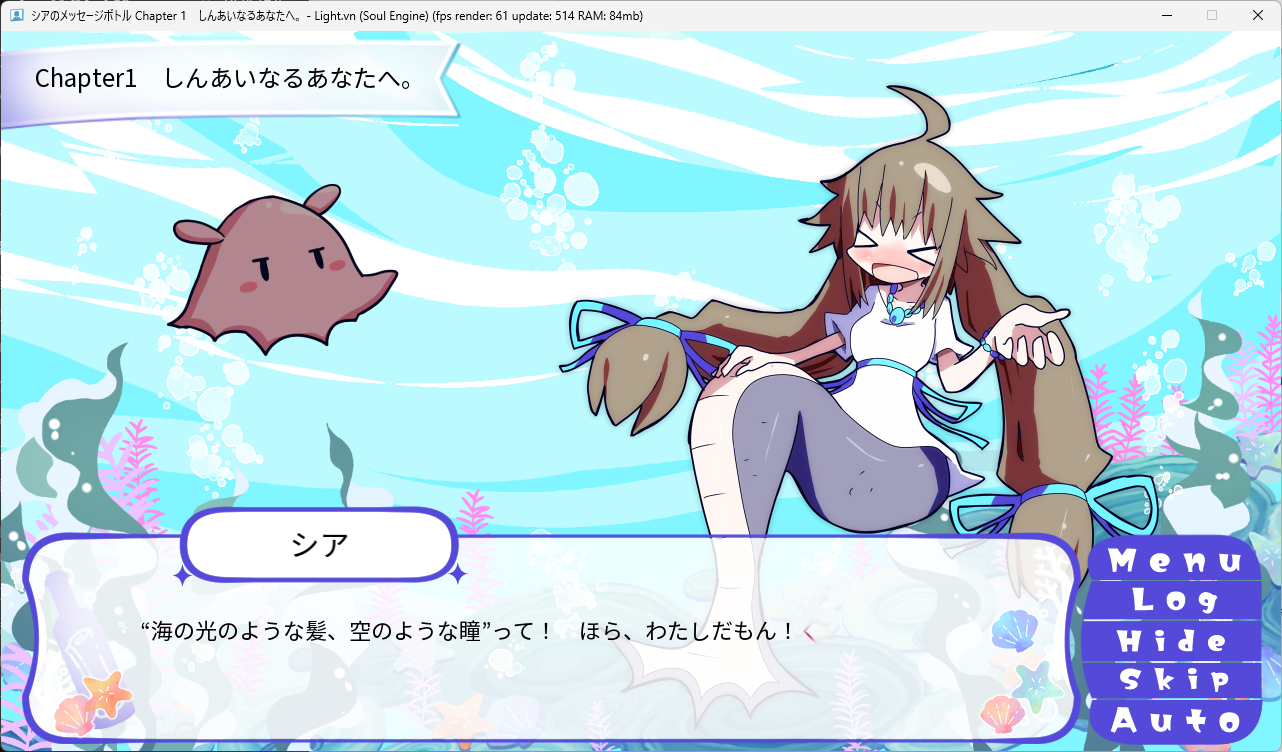Maximize the game window

pos(1211,15)
